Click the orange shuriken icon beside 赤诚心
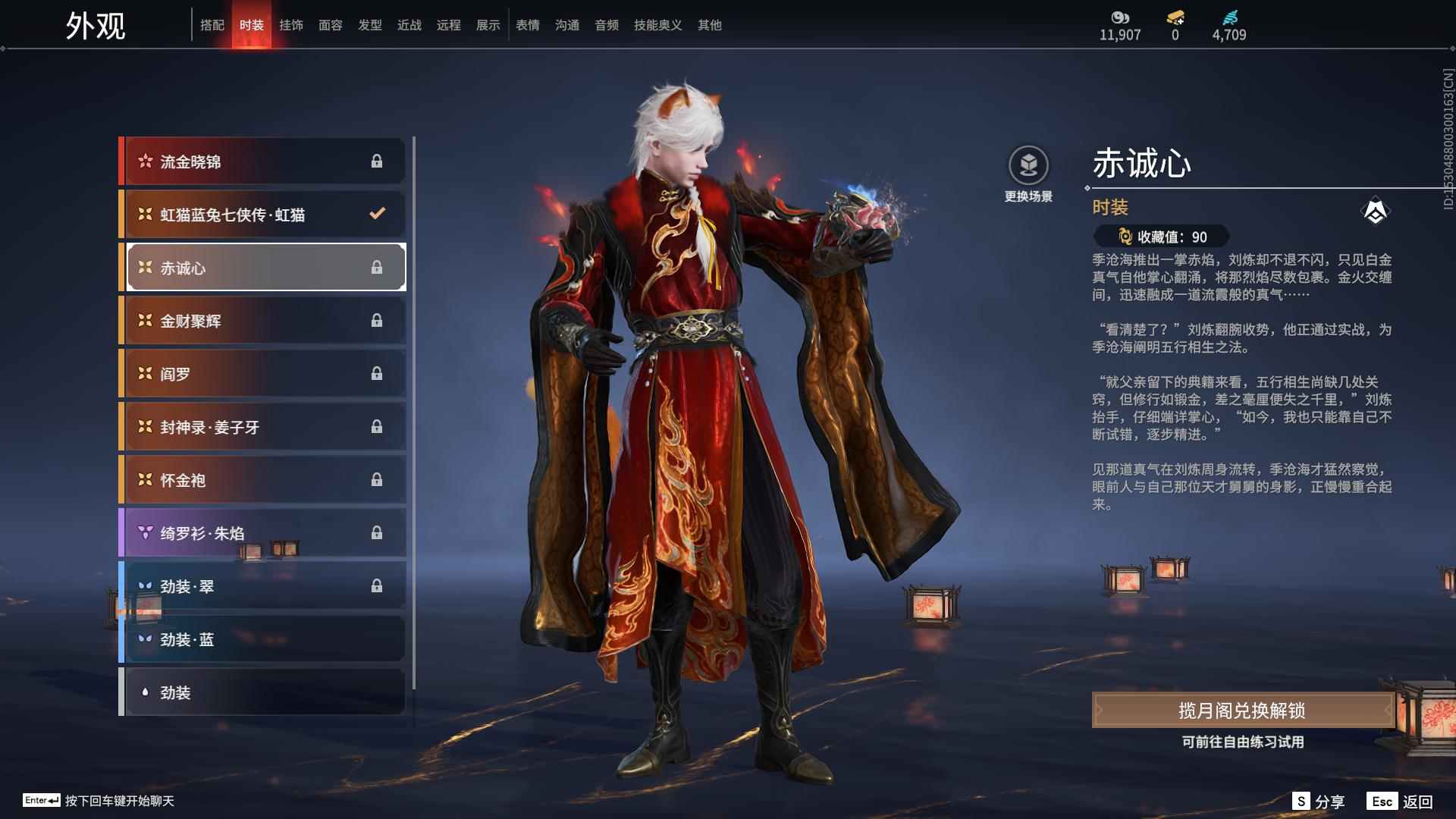Screen dimensions: 1456x819 click(x=144, y=267)
